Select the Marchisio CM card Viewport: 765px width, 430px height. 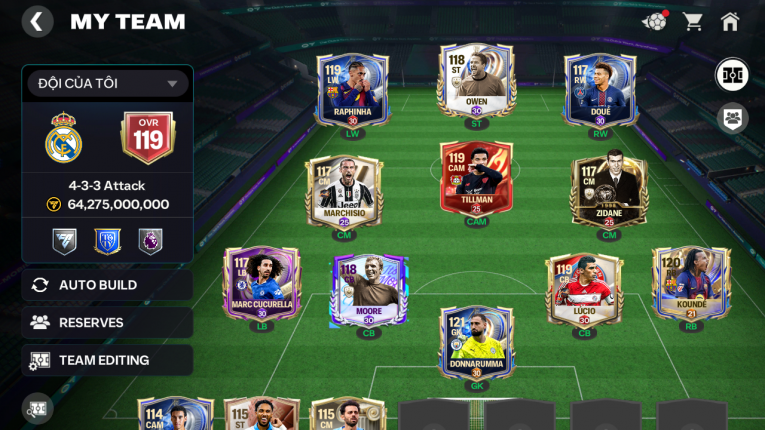[344, 190]
